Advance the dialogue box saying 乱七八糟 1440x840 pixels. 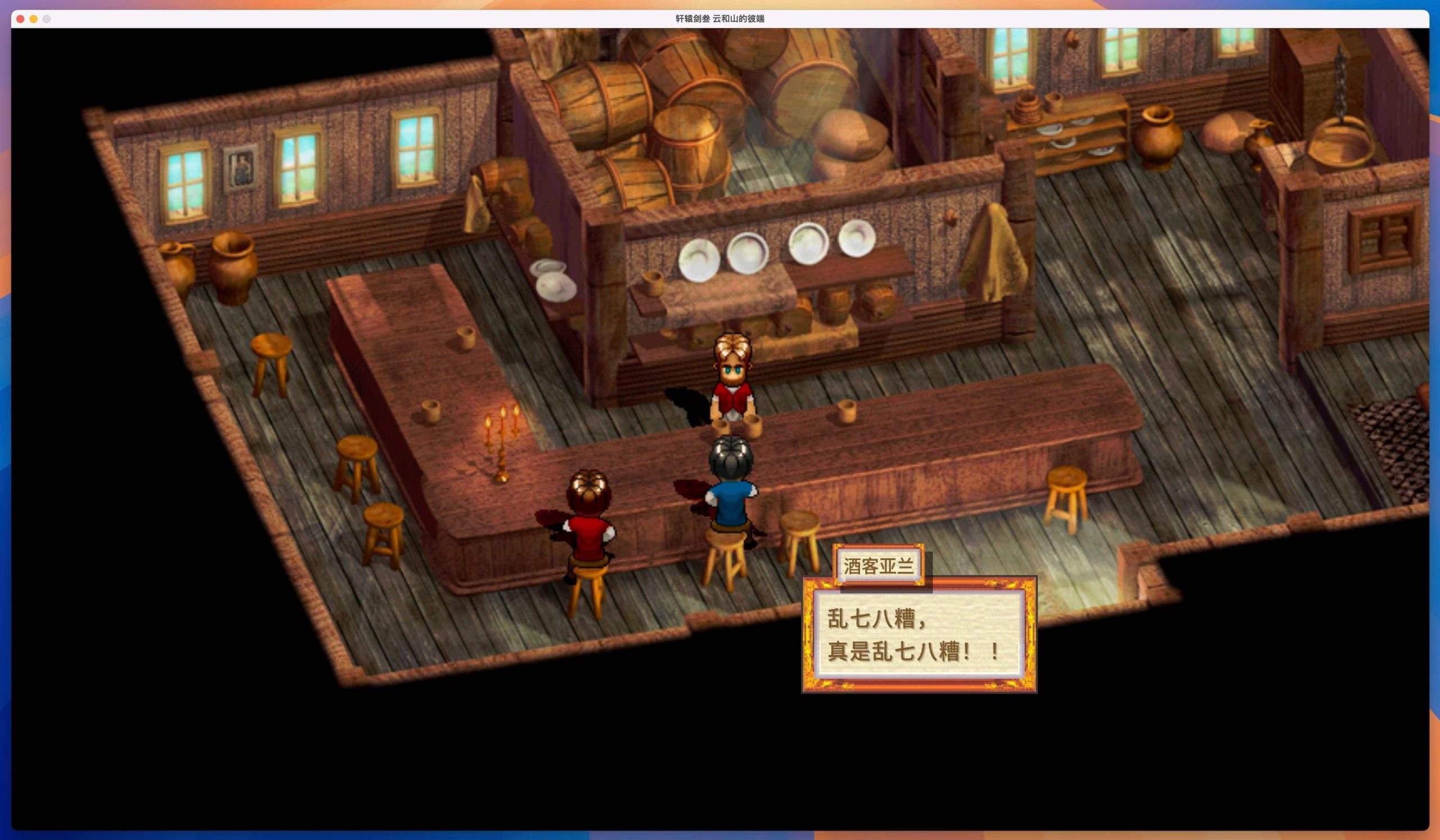click(x=919, y=635)
